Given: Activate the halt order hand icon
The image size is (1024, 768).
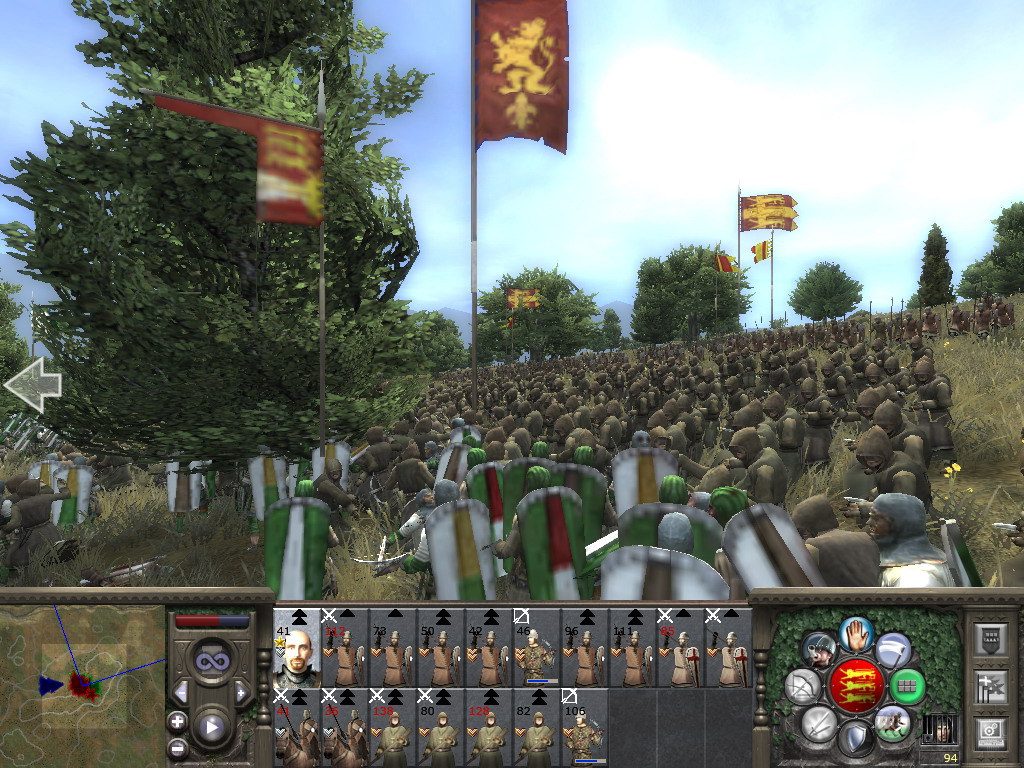Looking at the screenshot, I should 856,633.
